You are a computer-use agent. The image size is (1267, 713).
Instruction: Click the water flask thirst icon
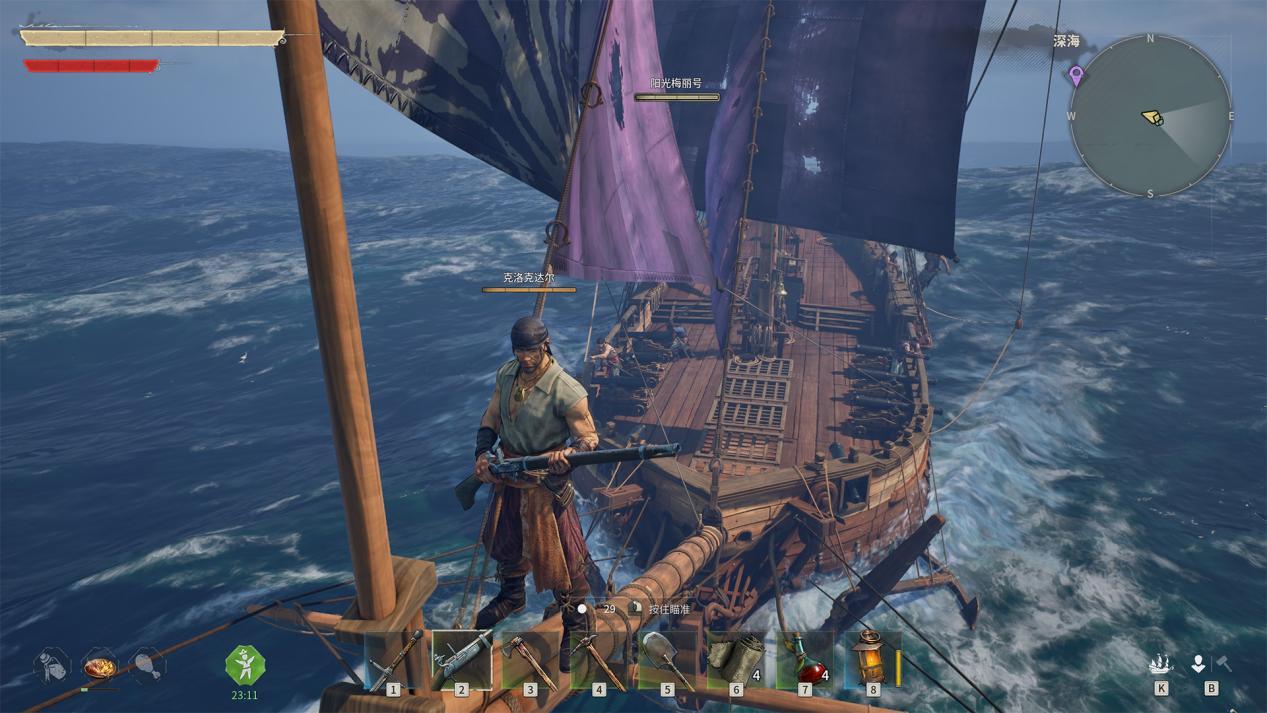click(x=51, y=665)
